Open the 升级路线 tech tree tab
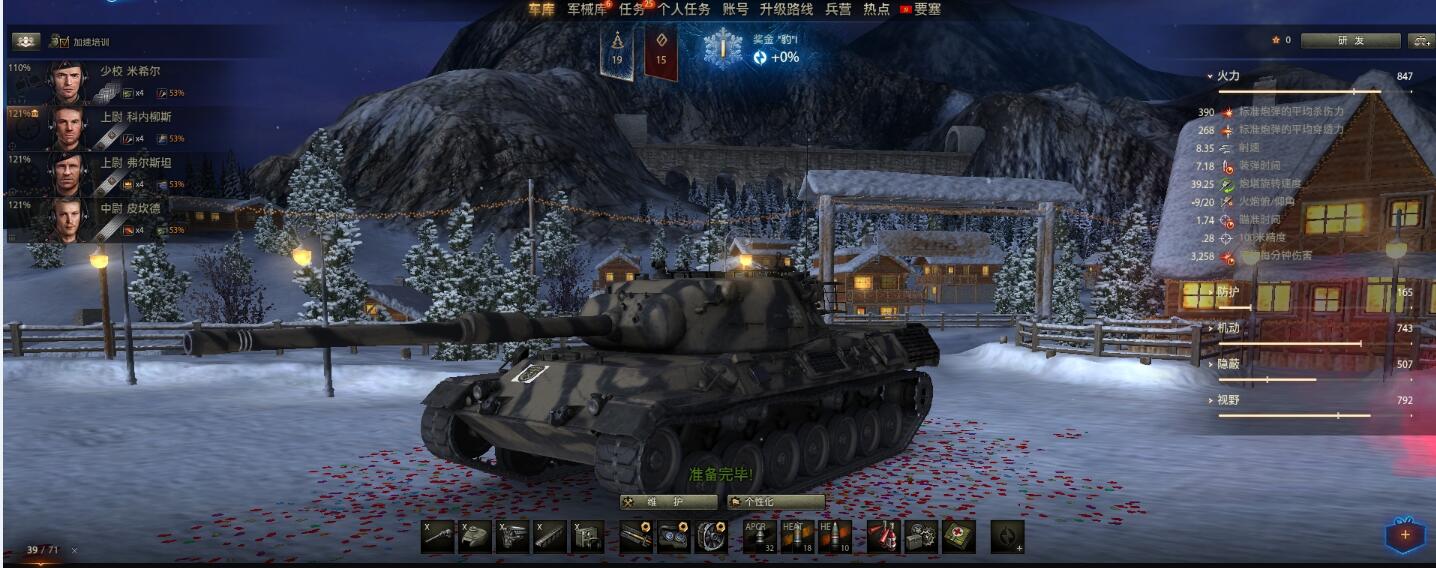 click(x=785, y=9)
